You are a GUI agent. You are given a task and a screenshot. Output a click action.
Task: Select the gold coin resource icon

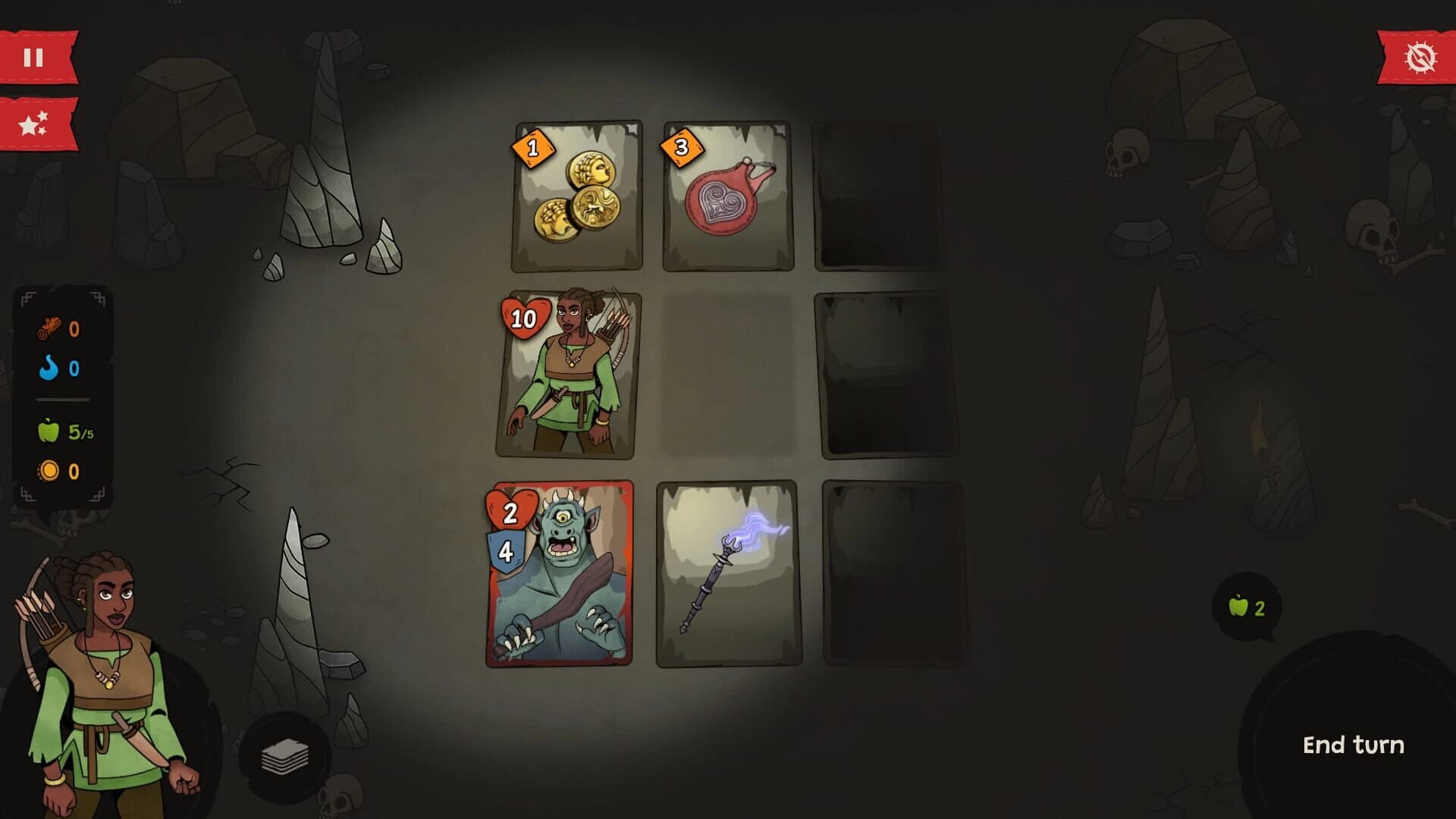click(48, 470)
